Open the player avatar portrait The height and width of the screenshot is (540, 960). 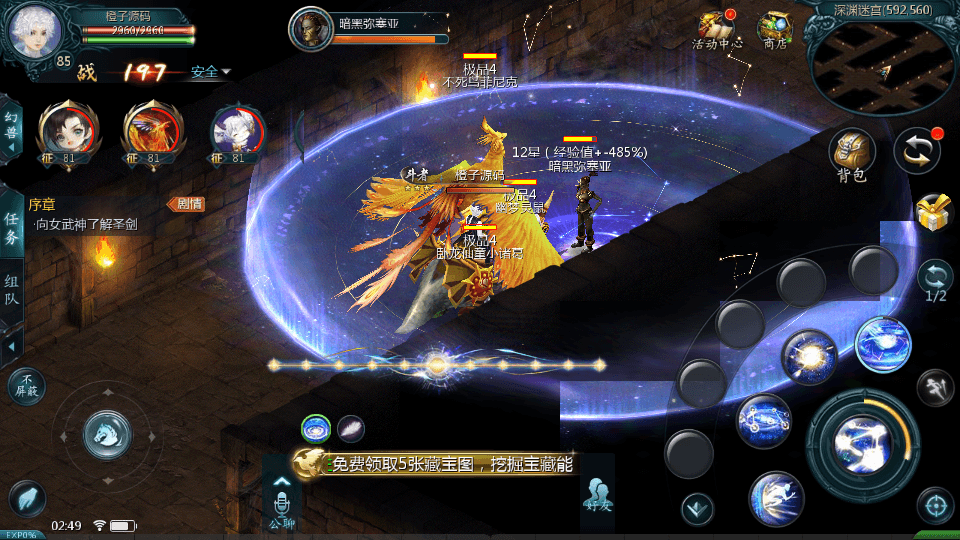tap(34, 33)
